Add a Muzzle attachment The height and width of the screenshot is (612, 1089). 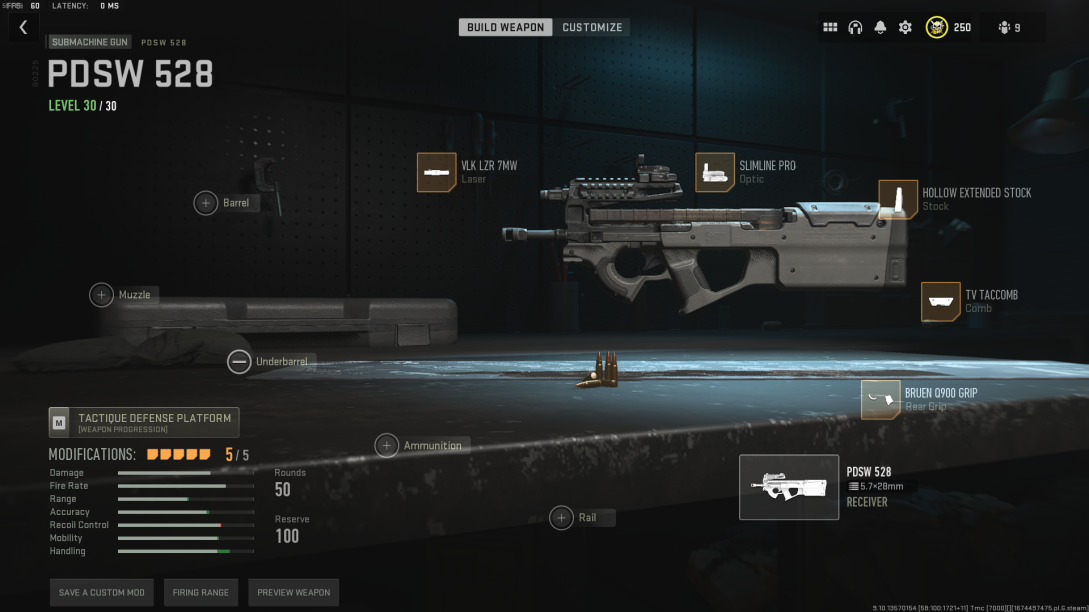(102, 295)
